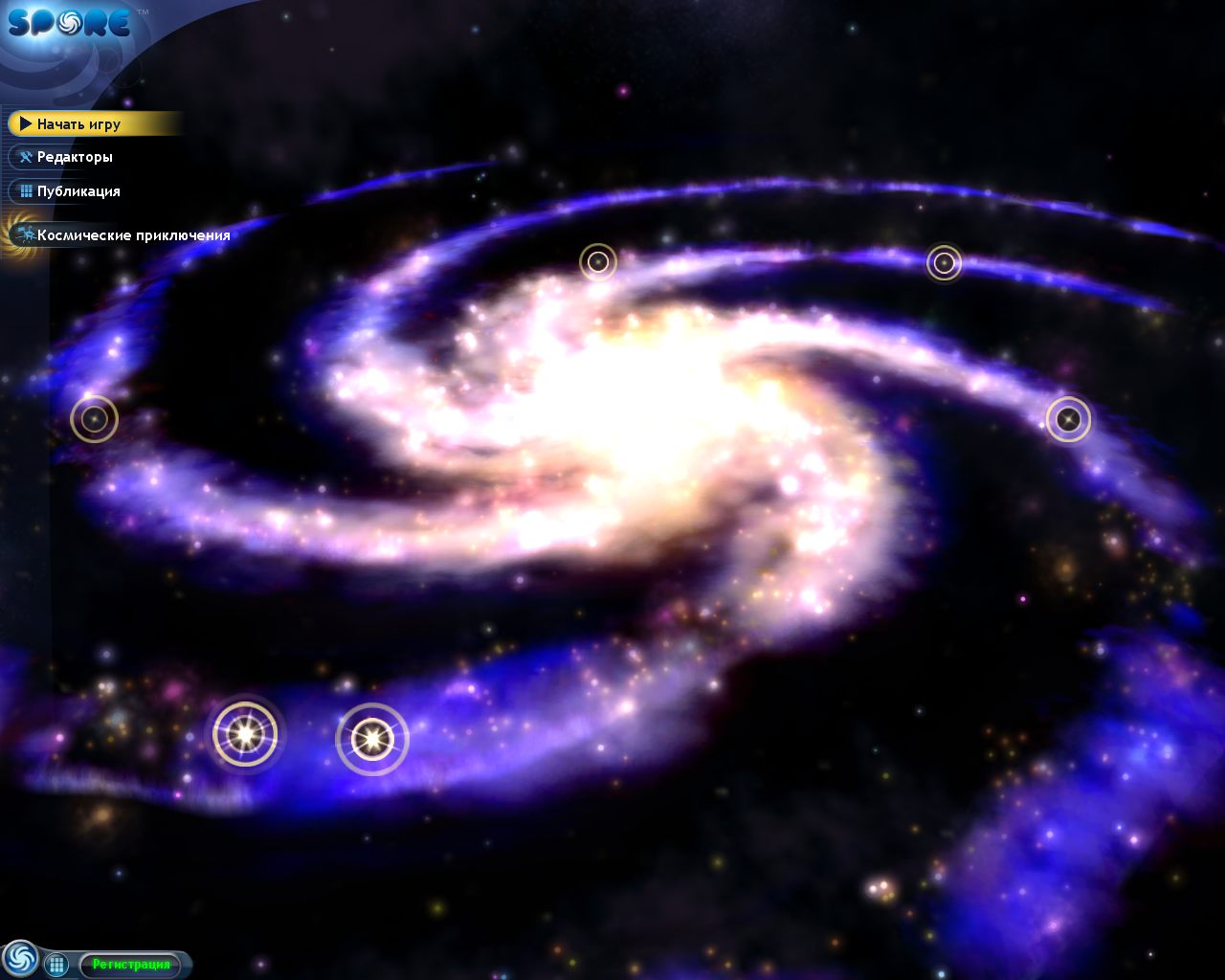The width and height of the screenshot is (1225, 980).
Task: Select the Редакторы menu entry
Action: [x=75, y=157]
